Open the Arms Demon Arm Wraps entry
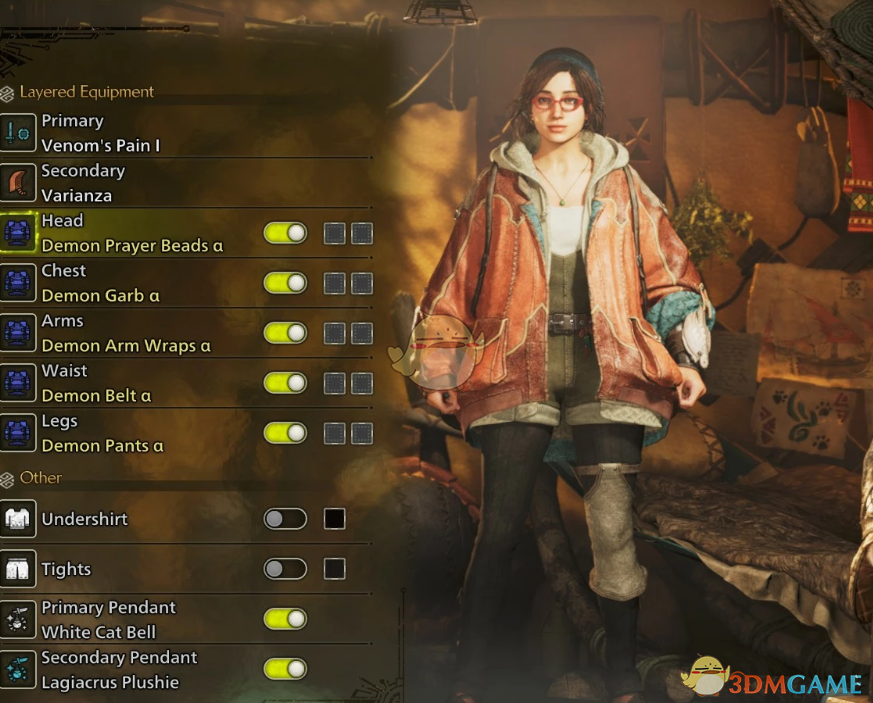The width and height of the screenshot is (873, 703). [126, 333]
